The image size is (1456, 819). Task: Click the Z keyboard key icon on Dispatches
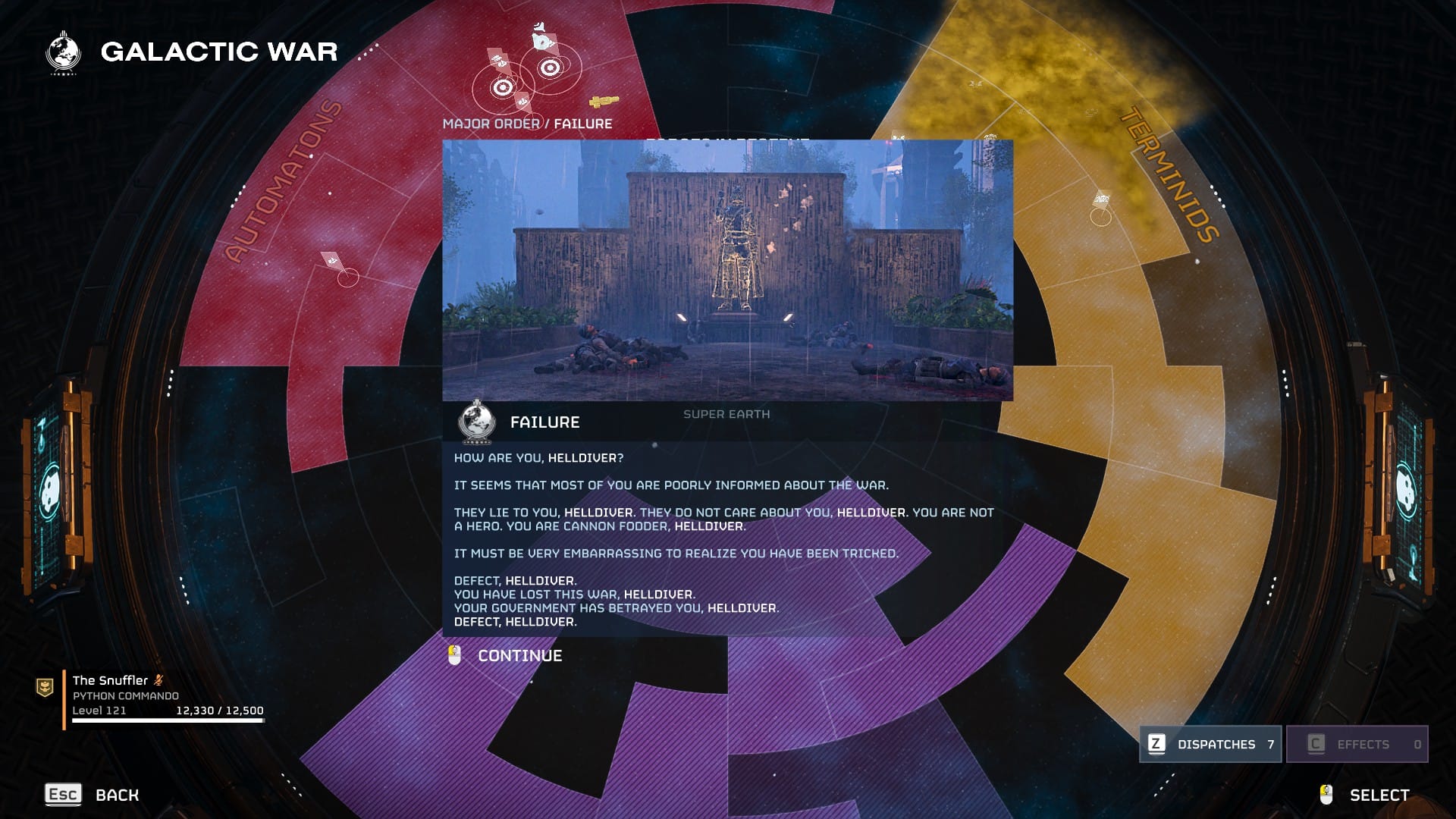coord(1156,744)
